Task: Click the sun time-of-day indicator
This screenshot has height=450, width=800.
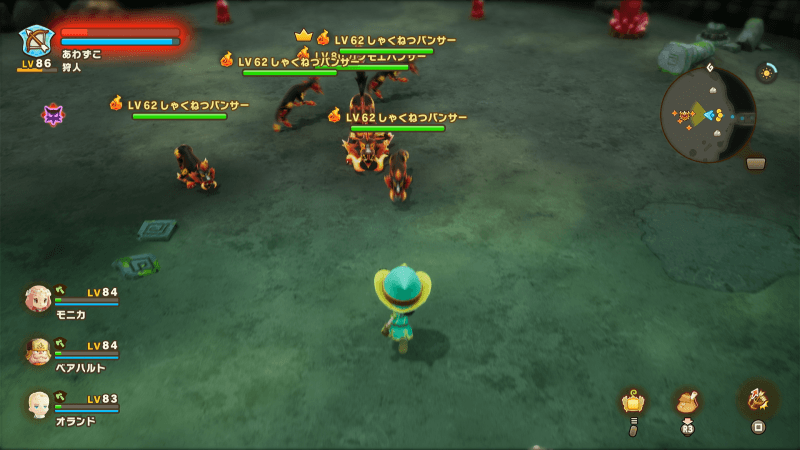Action: click(x=767, y=72)
